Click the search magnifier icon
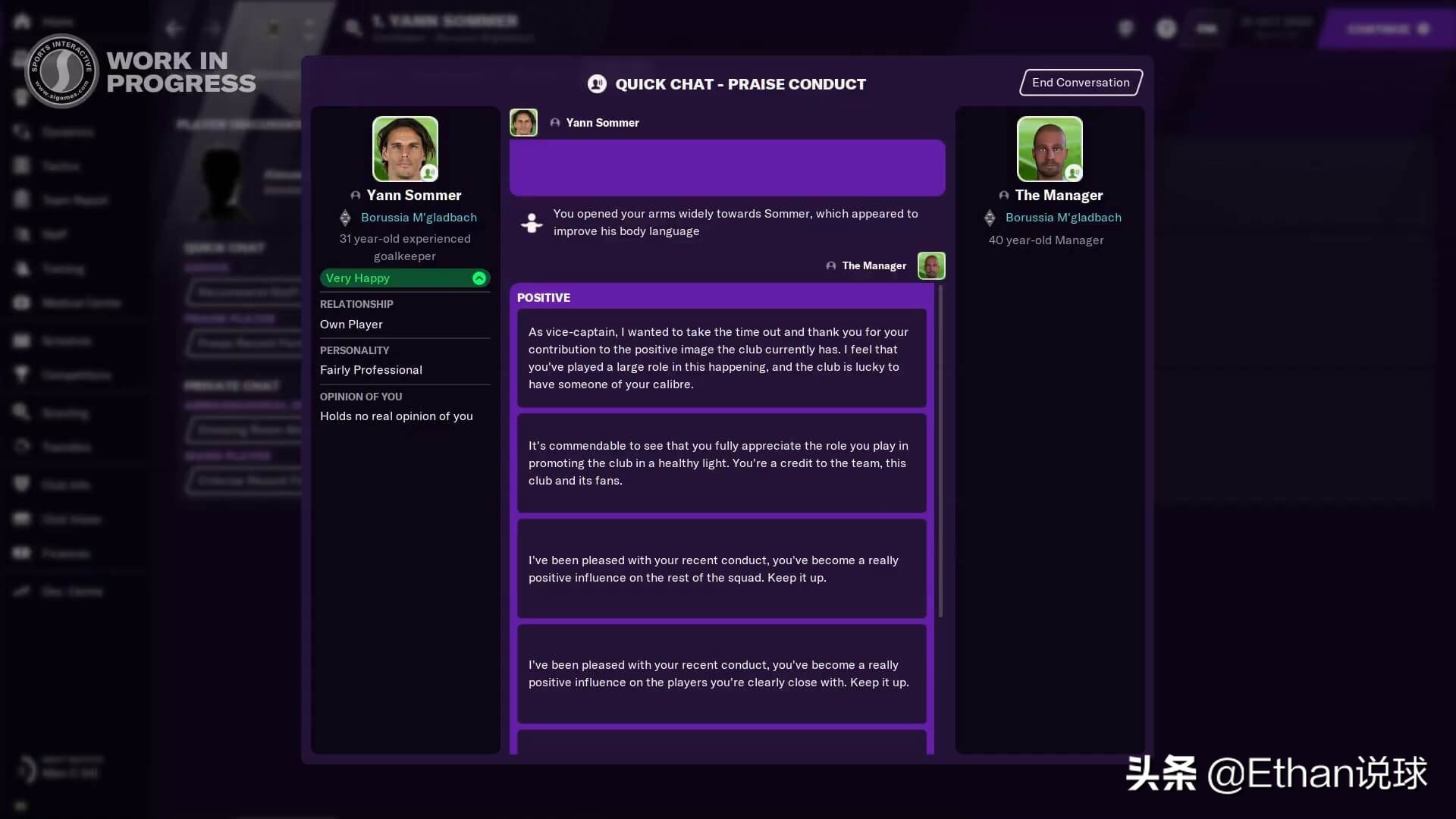Screen dimensions: 1456x819 (x=353, y=27)
